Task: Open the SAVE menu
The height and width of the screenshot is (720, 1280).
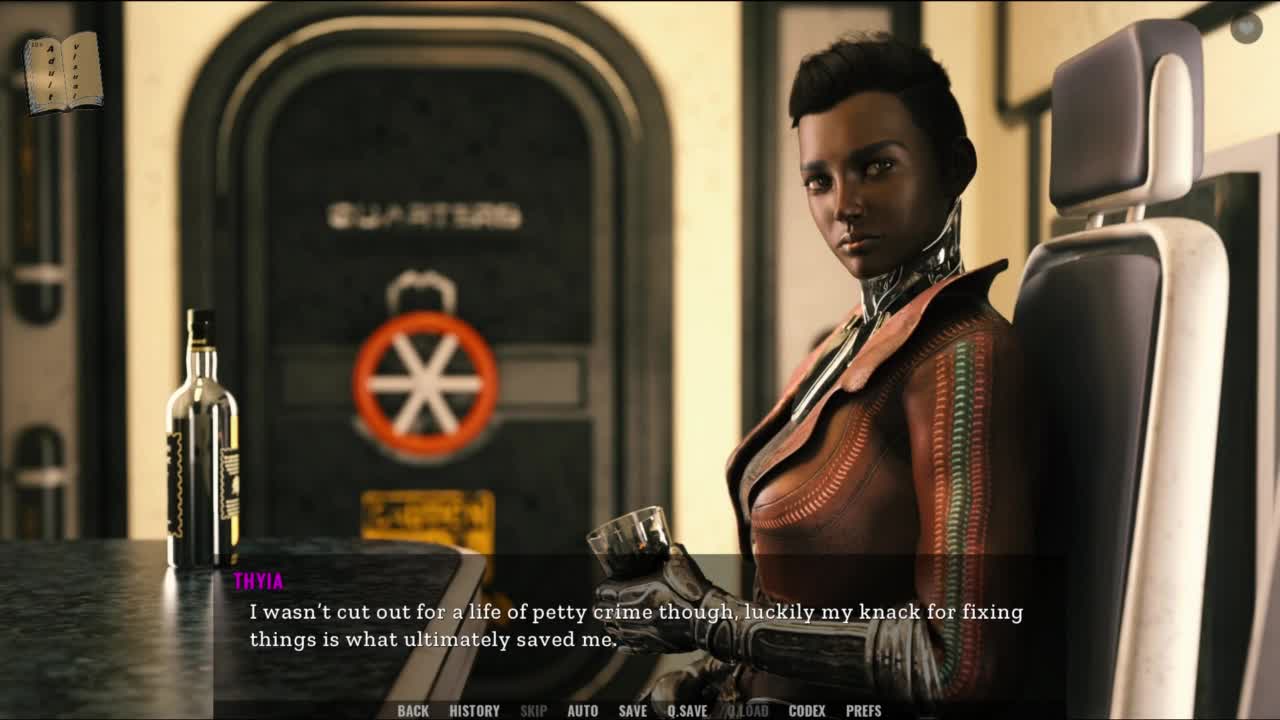Action: tap(632, 711)
